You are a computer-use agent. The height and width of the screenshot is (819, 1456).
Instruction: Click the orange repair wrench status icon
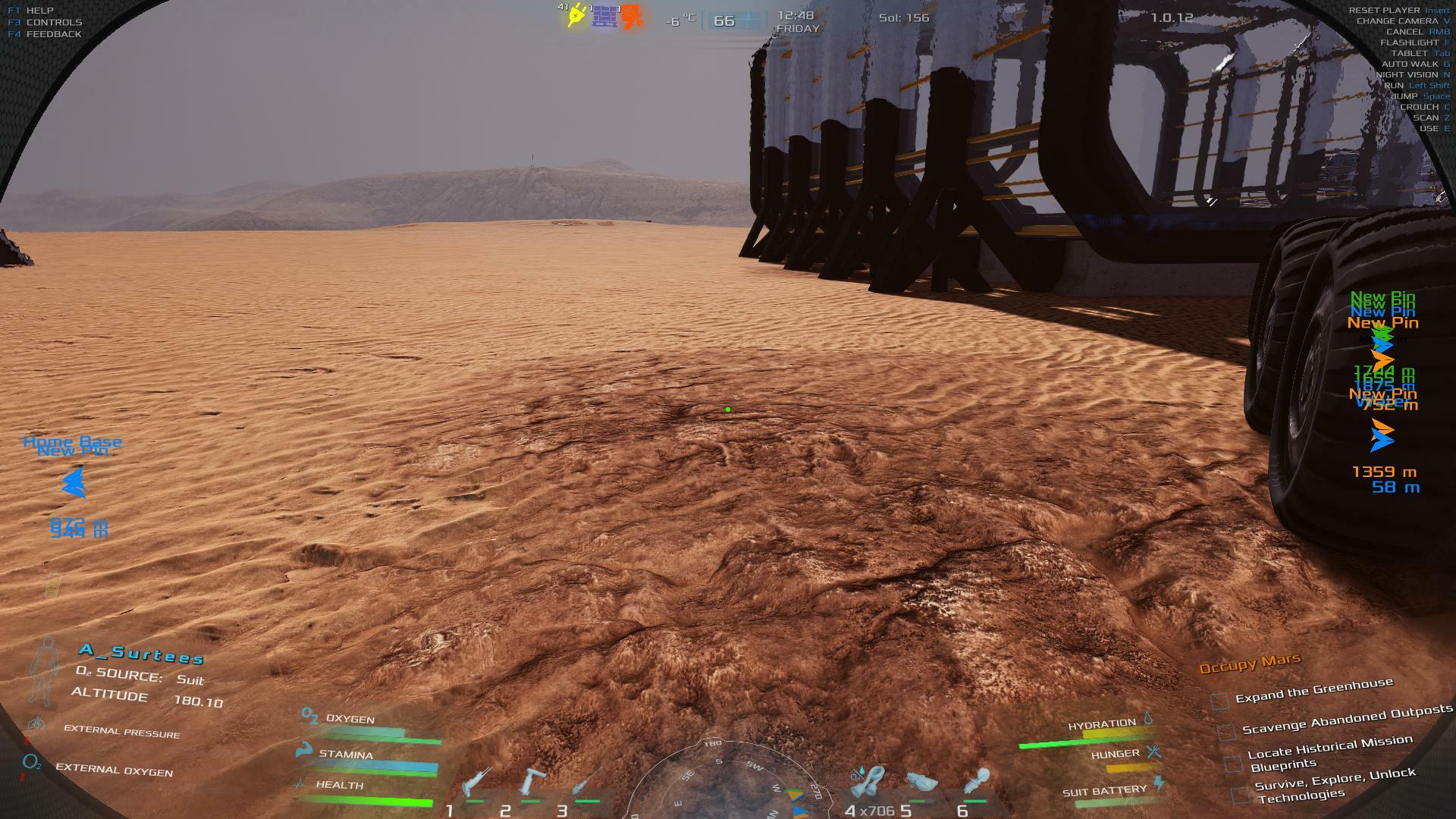click(x=632, y=17)
